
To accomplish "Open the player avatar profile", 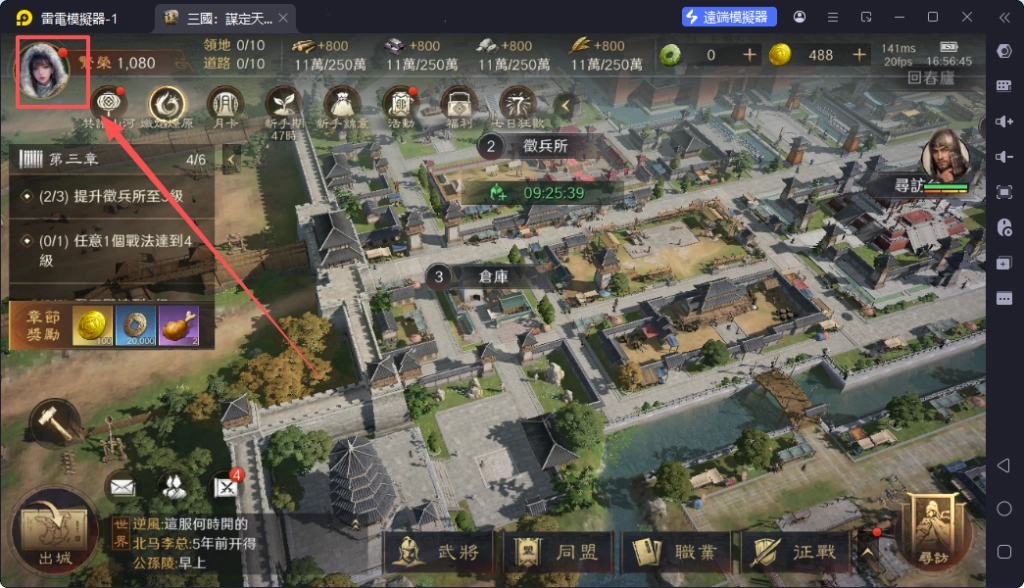I will (x=44, y=72).
